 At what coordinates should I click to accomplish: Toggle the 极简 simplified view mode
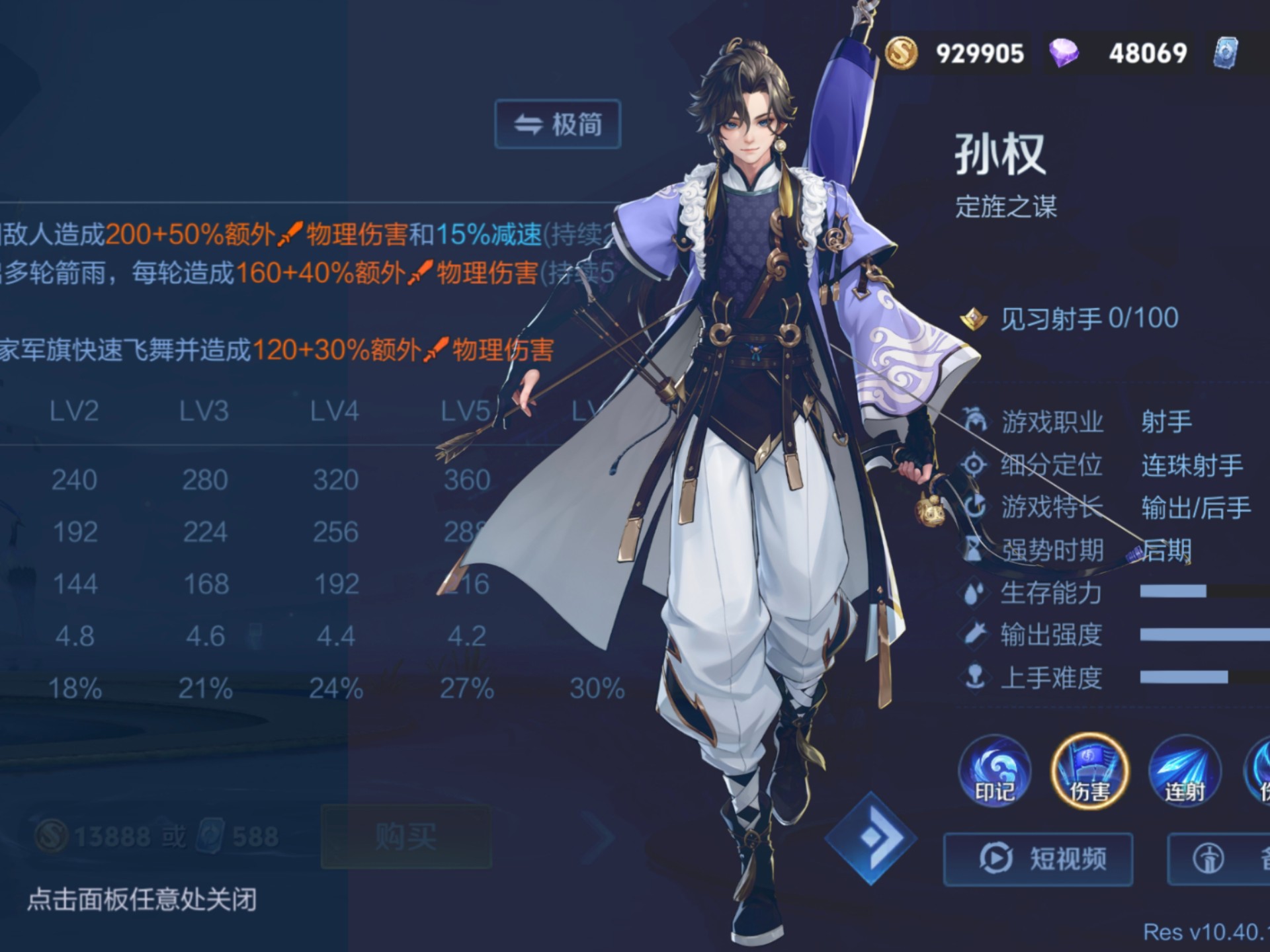click(558, 122)
